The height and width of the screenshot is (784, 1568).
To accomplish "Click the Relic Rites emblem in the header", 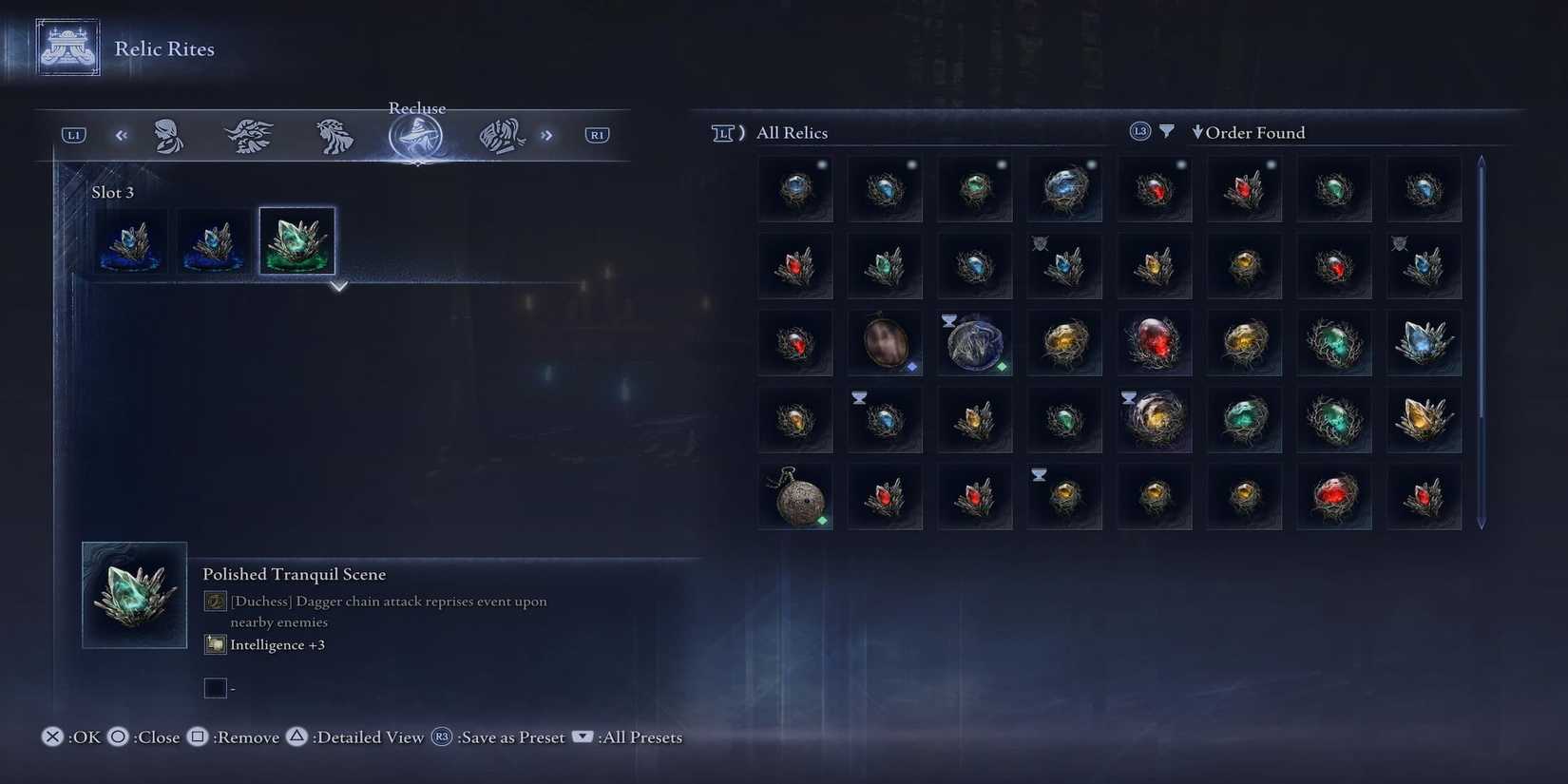I will pyautogui.click(x=67, y=46).
